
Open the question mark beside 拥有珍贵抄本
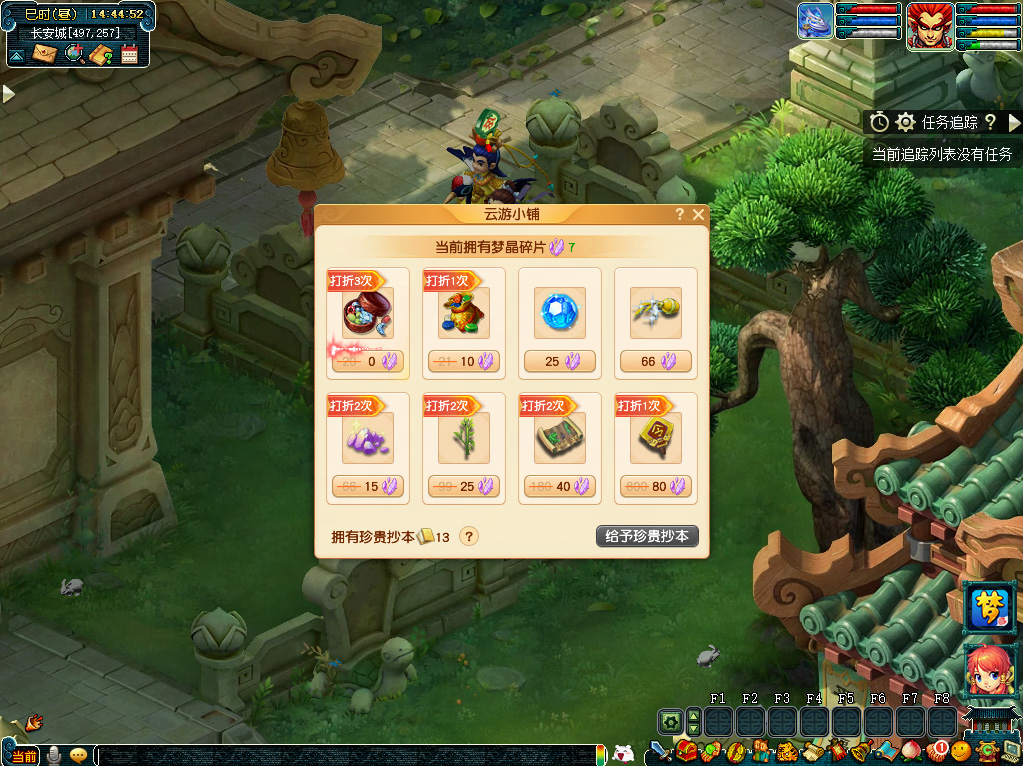468,536
